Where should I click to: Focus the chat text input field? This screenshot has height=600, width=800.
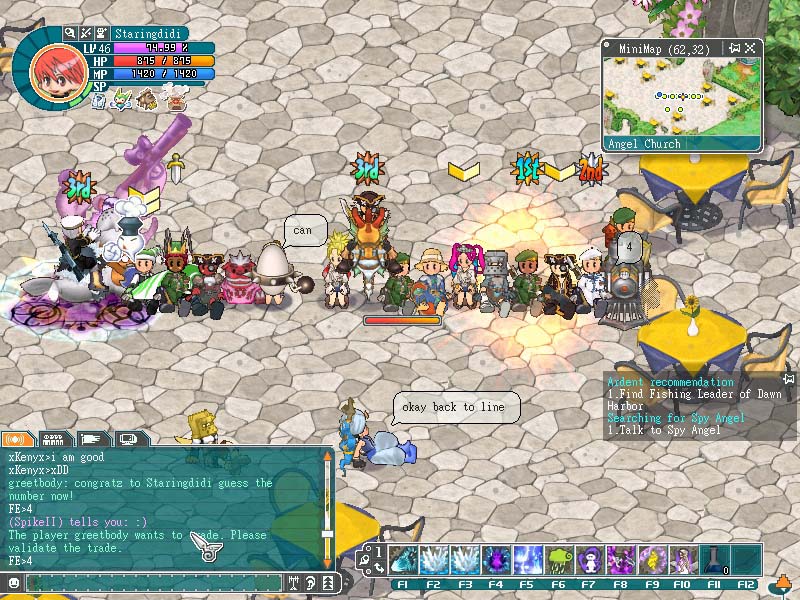[x=150, y=582]
